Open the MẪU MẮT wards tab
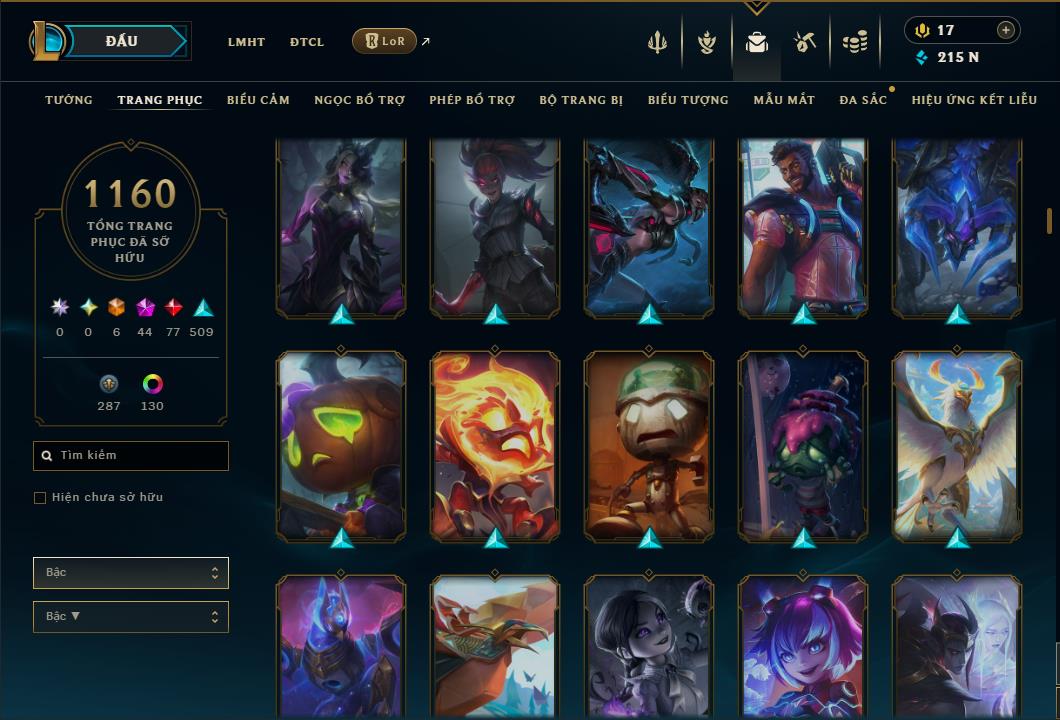 [784, 100]
